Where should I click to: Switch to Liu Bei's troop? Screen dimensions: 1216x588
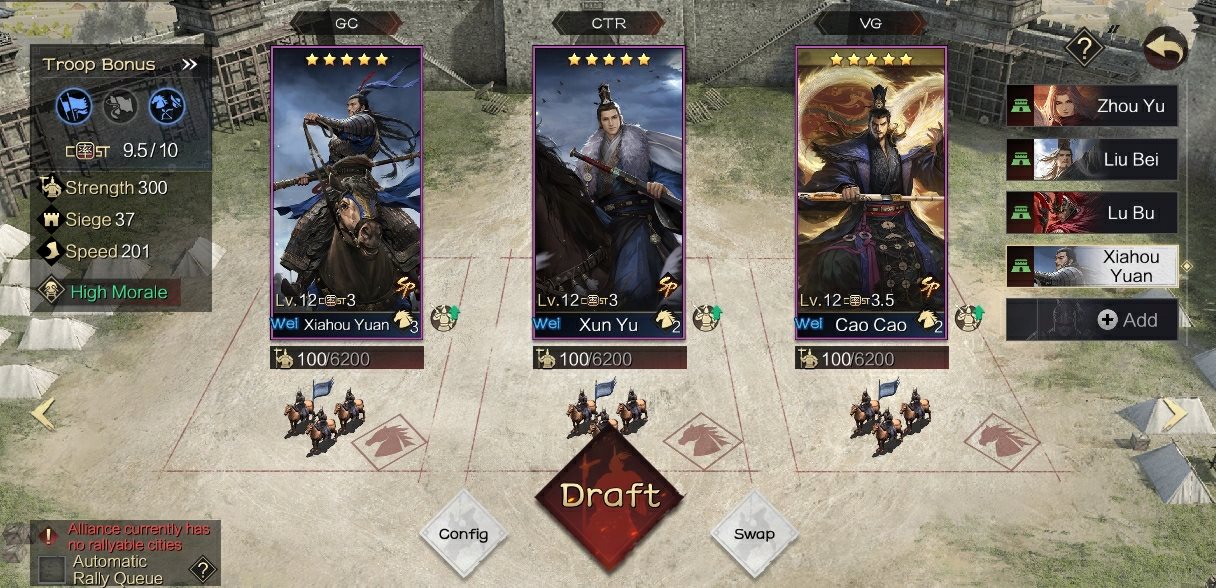[1092, 159]
